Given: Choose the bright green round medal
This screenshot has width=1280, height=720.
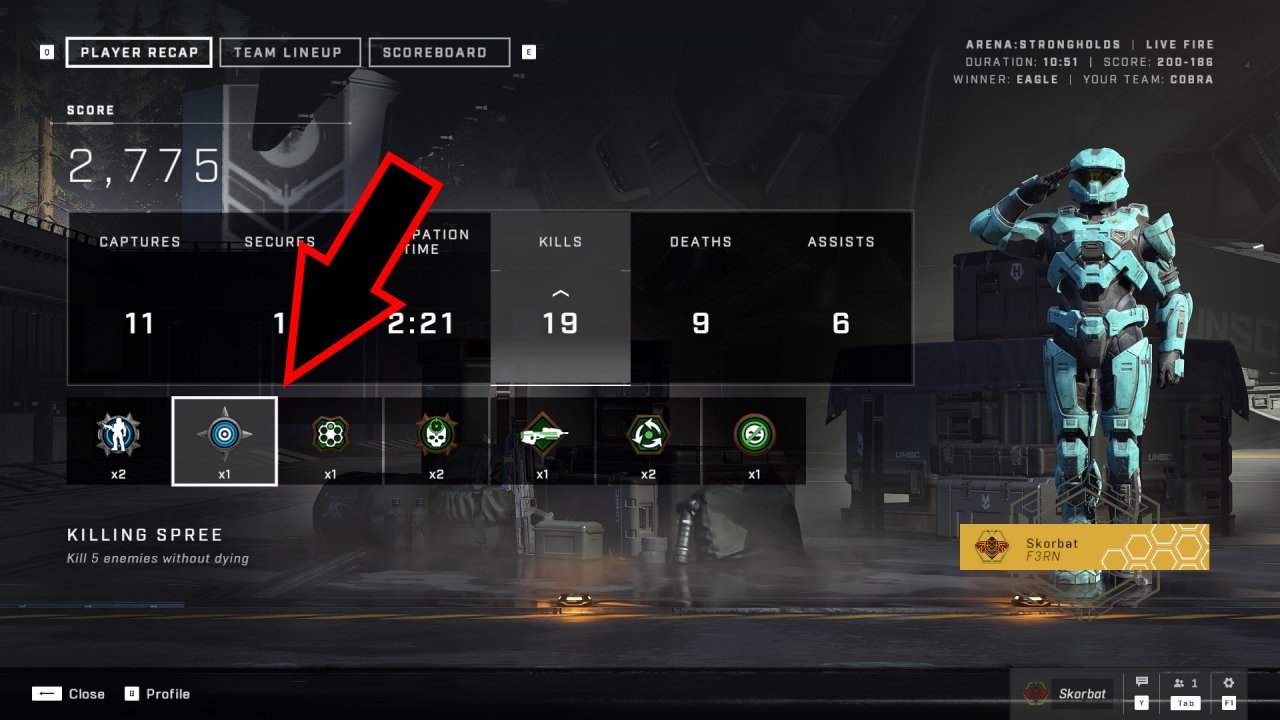Looking at the screenshot, I should [x=754, y=440].
